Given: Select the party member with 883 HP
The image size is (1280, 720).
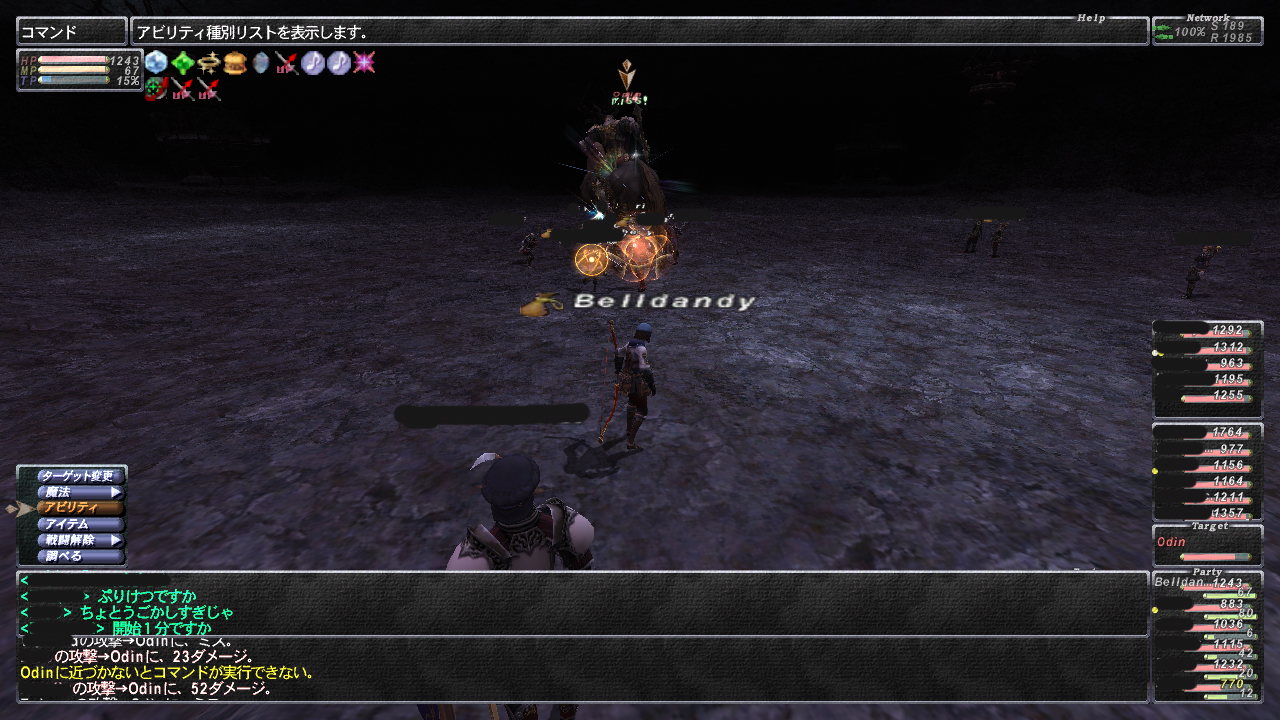Looking at the screenshot, I should (x=1207, y=607).
